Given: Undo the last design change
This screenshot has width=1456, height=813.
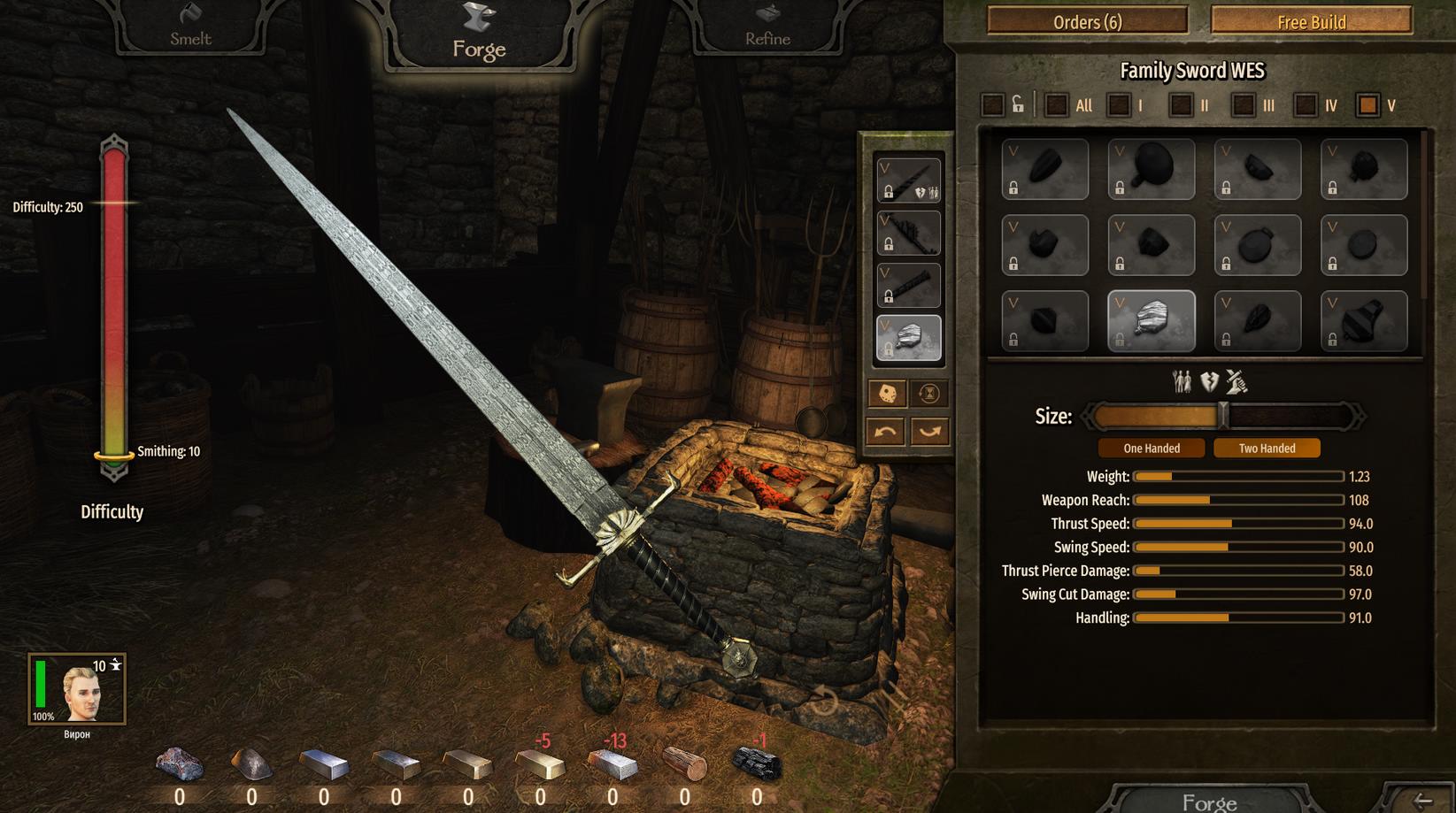Looking at the screenshot, I should [886, 432].
